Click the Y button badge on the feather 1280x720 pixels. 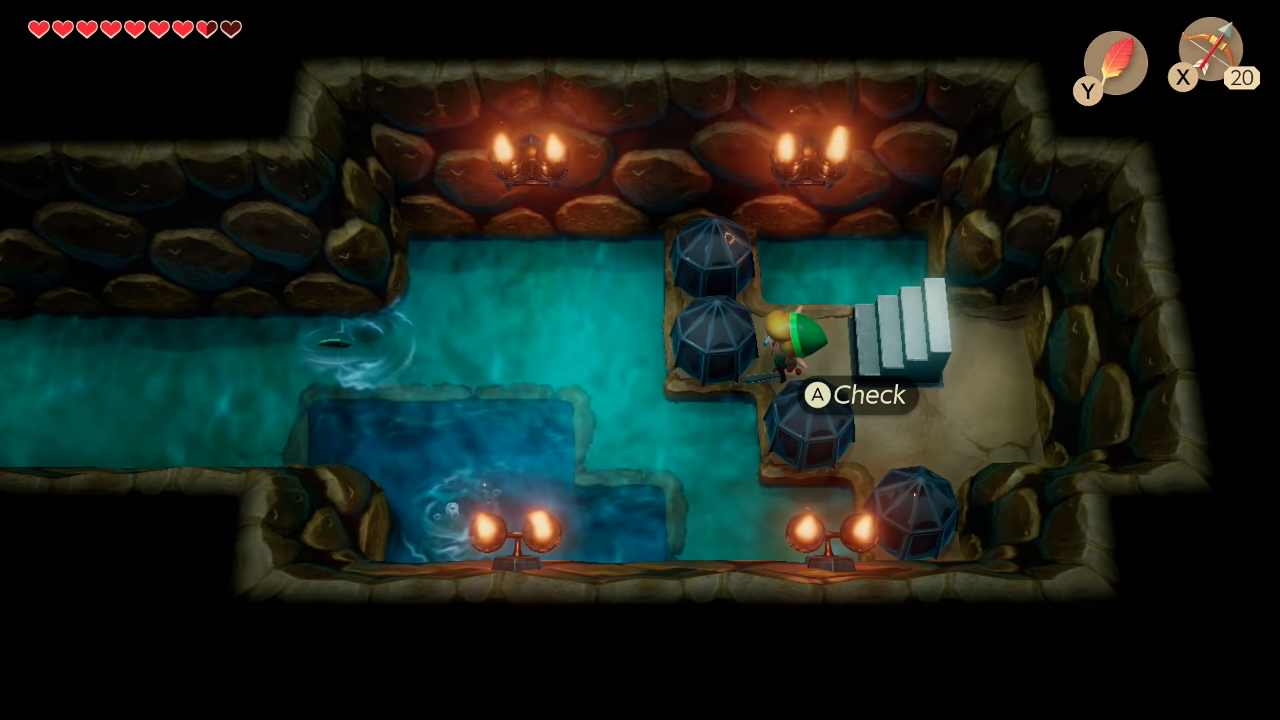tap(1087, 90)
